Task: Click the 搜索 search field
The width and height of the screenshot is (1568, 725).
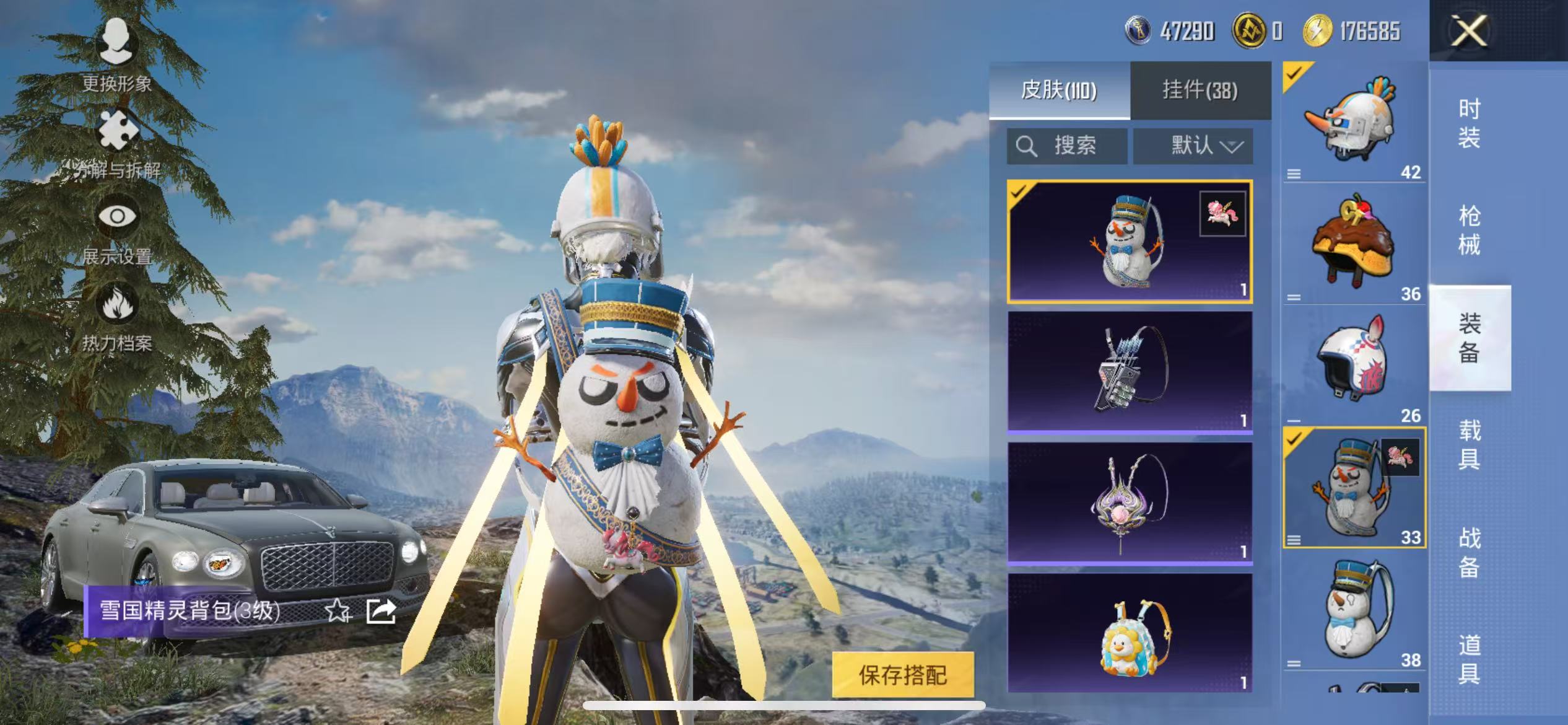Action: coord(1066,146)
